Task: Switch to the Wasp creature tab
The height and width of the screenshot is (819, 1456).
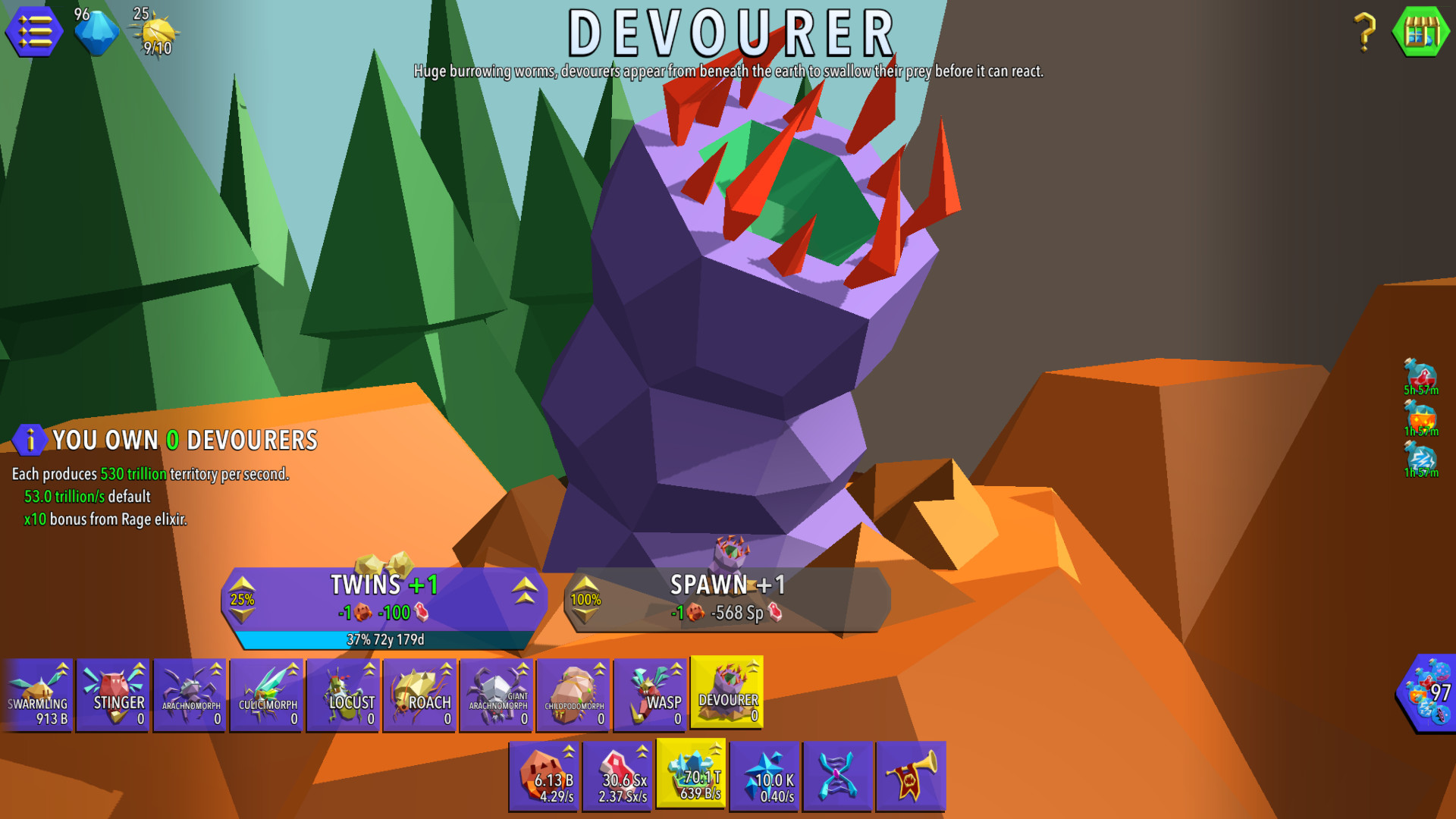Action: click(648, 694)
